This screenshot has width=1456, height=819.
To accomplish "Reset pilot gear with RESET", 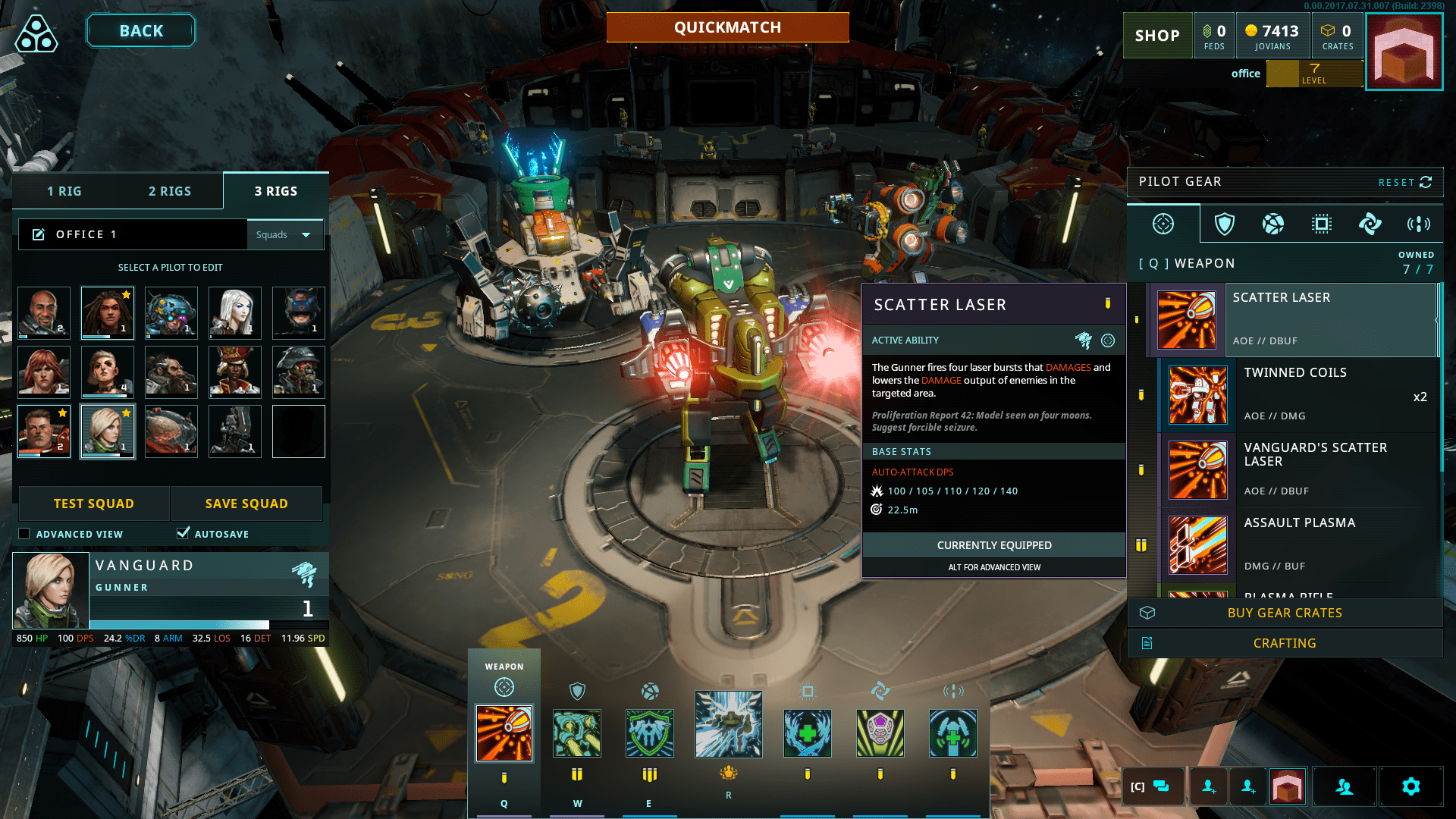I will coord(1404,182).
